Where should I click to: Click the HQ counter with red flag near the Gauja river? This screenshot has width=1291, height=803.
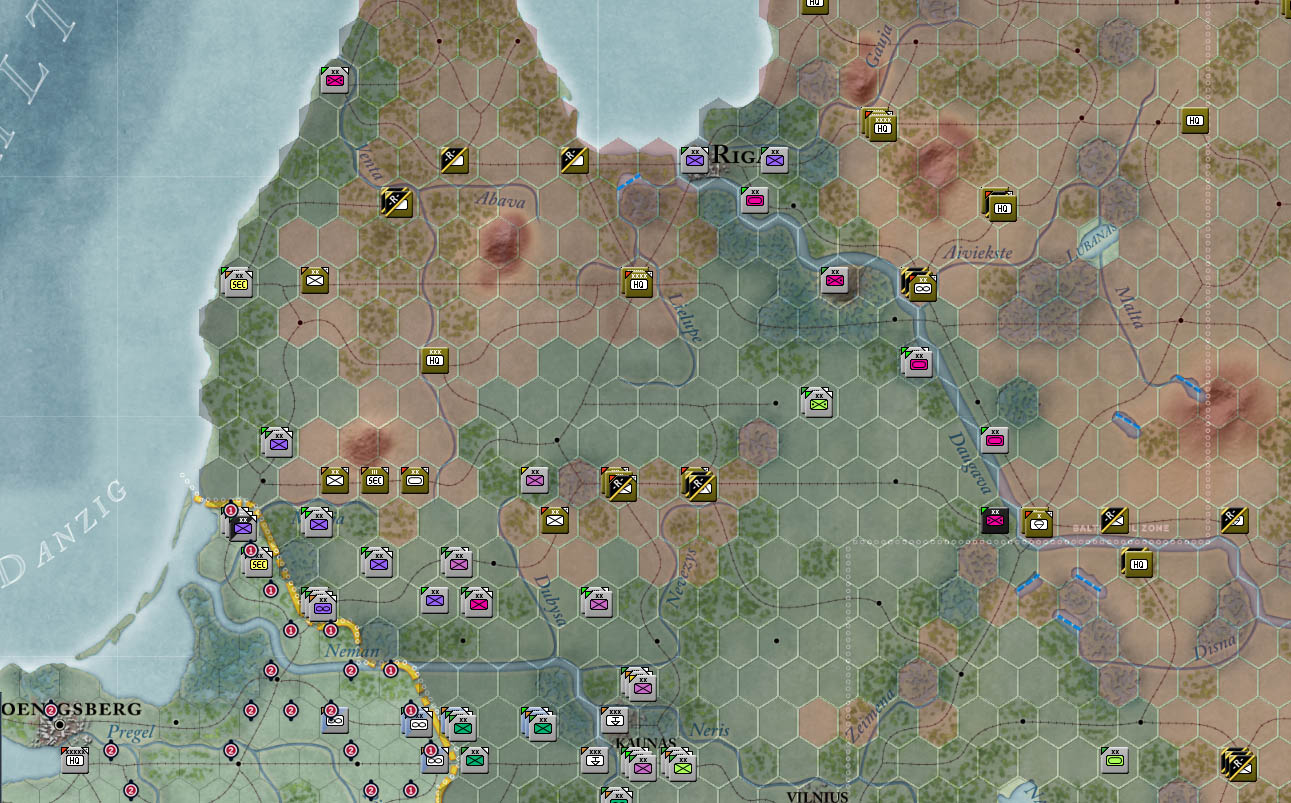(882, 127)
